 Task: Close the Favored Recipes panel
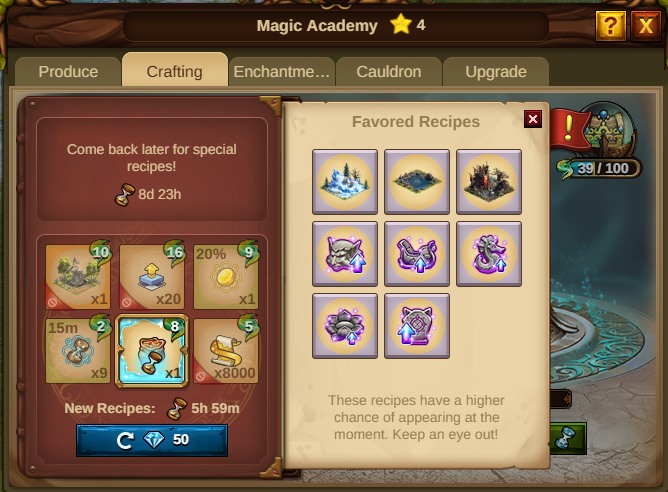pyautogui.click(x=533, y=119)
